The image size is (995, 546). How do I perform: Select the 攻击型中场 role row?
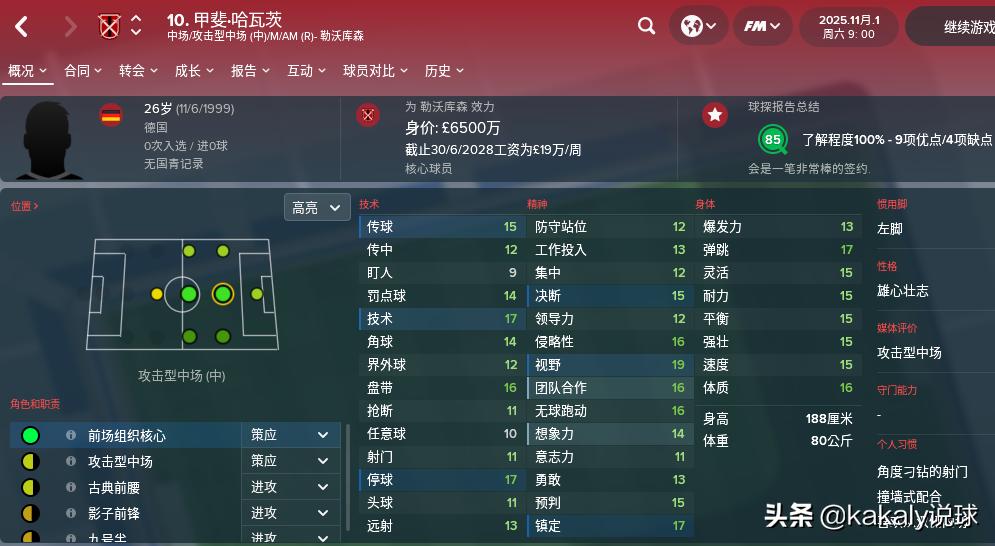click(x=120, y=462)
